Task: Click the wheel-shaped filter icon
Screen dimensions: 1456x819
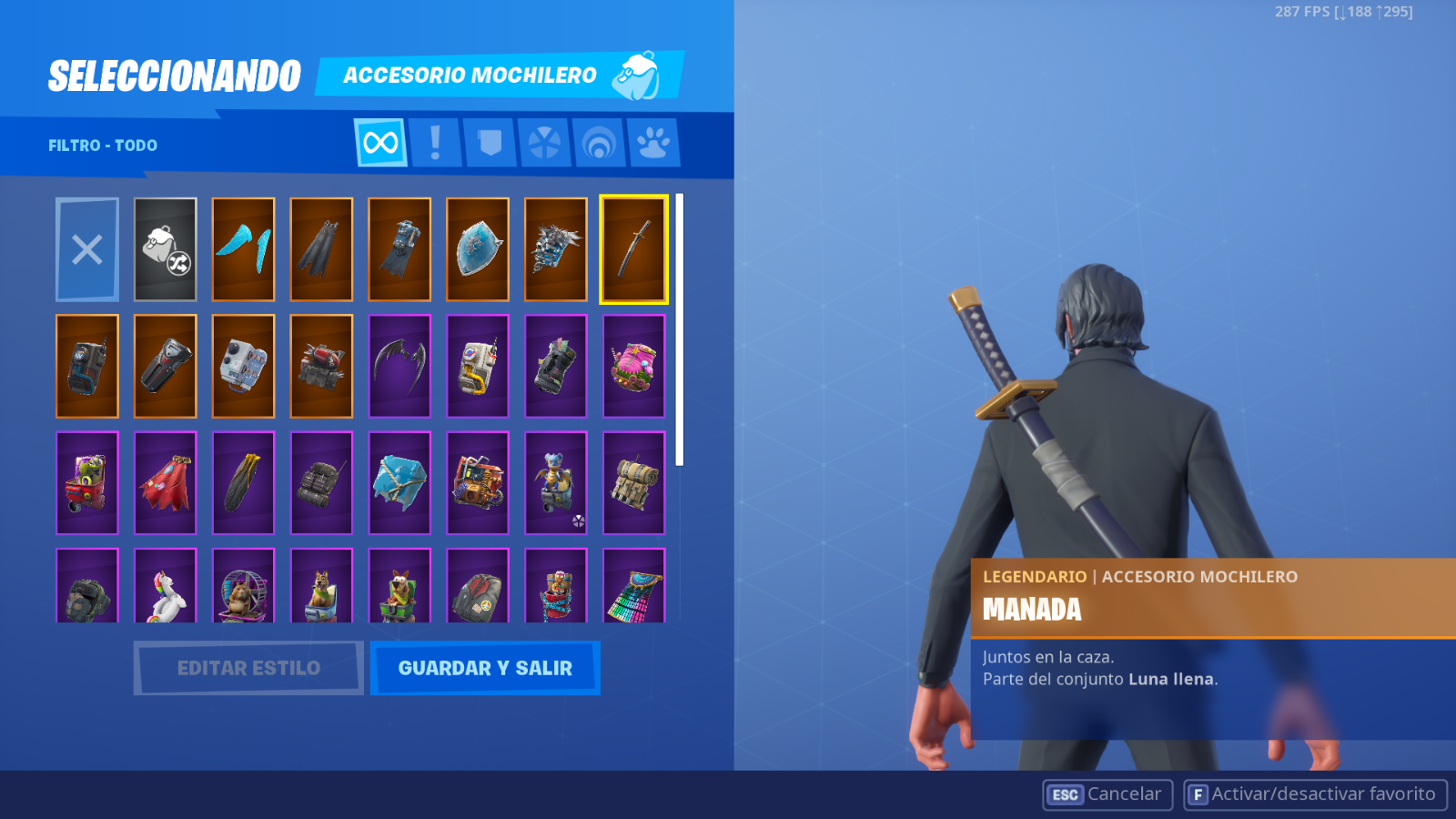Action: pyautogui.click(x=544, y=142)
